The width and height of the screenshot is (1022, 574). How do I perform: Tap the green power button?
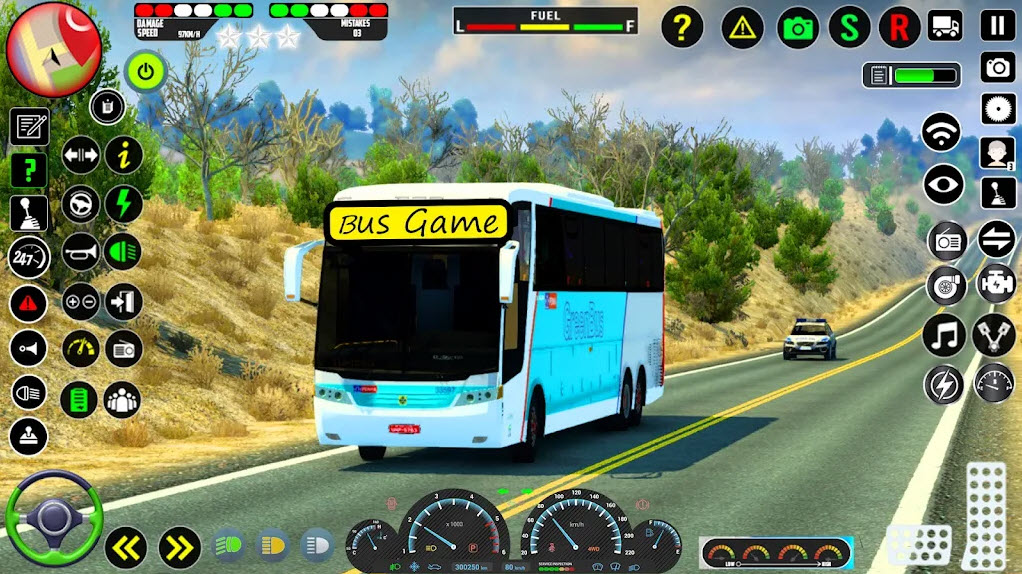pyautogui.click(x=146, y=71)
